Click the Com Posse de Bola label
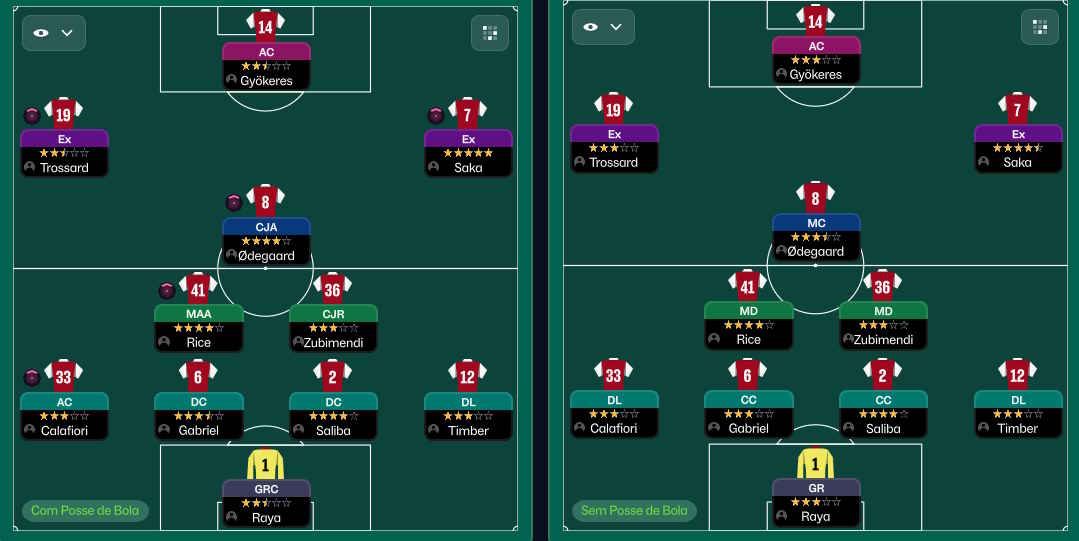 point(85,511)
